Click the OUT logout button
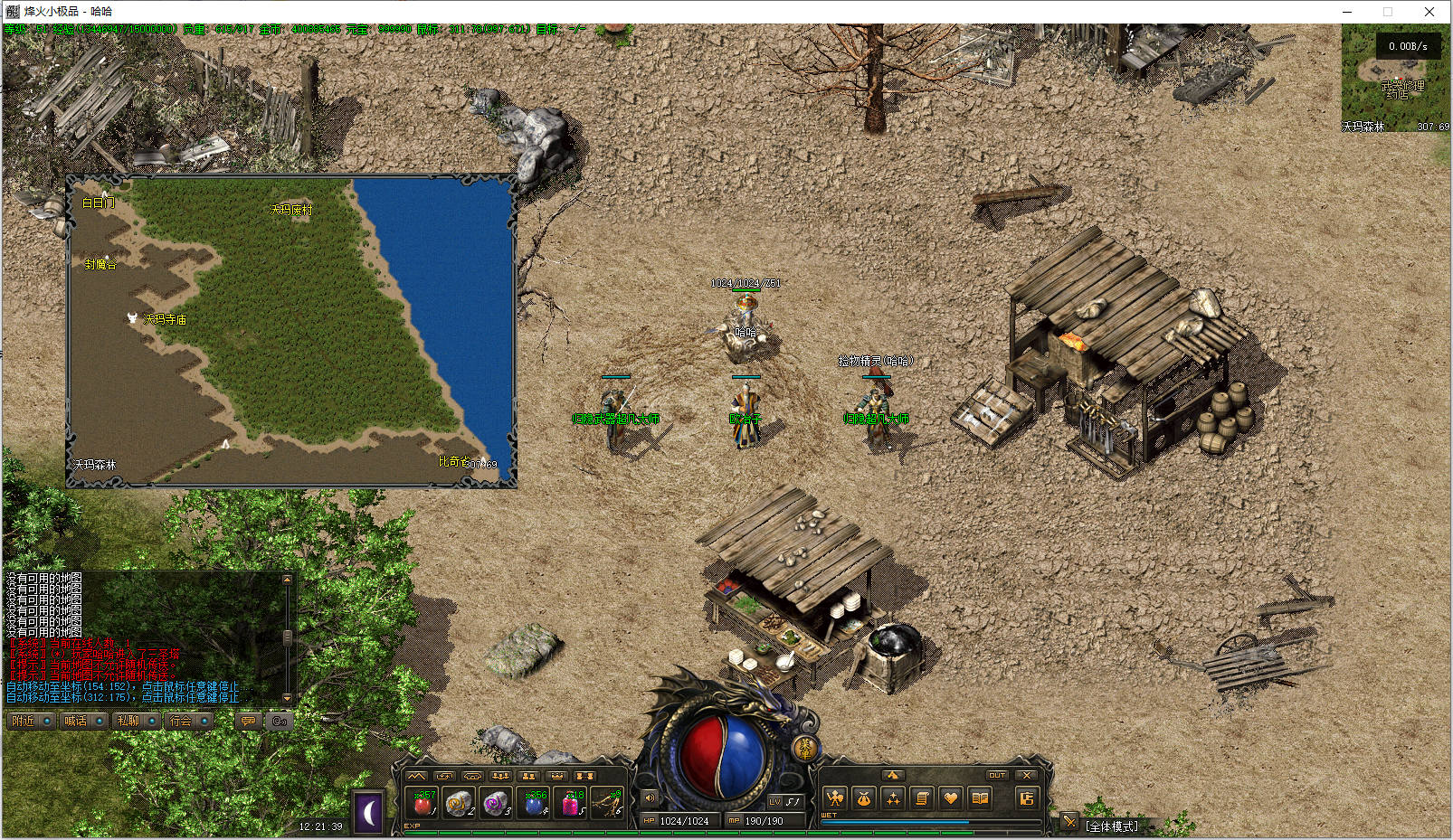The width and height of the screenshot is (1453, 840). [997, 775]
